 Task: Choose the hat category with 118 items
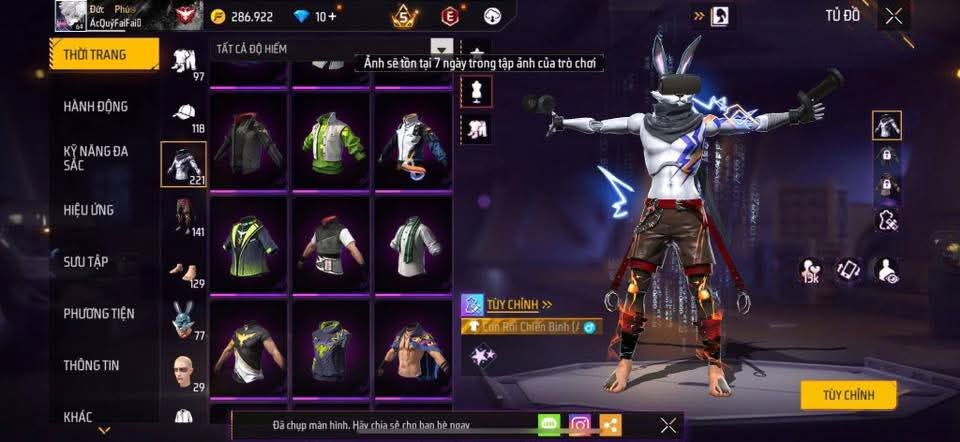[x=183, y=115]
